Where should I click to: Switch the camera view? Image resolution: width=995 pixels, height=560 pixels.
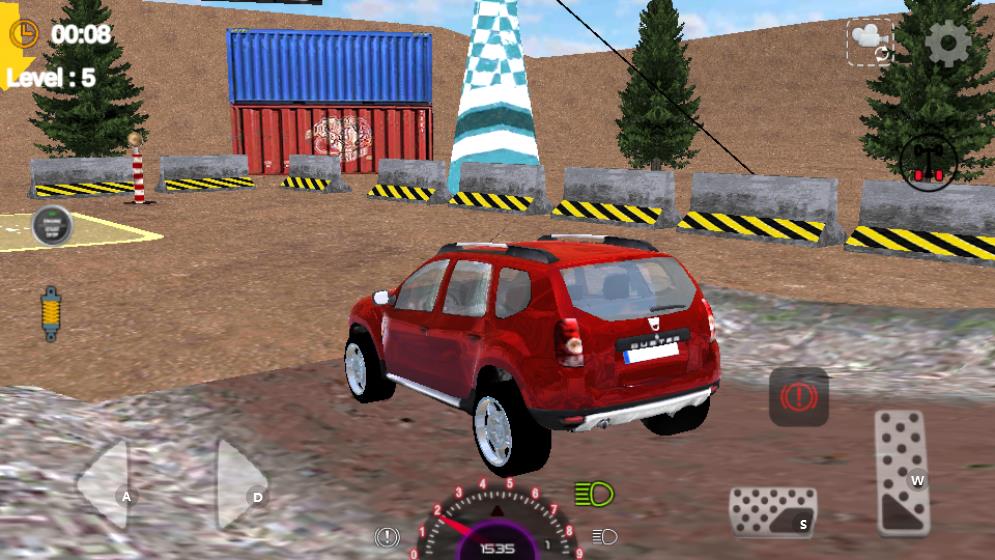point(869,43)
